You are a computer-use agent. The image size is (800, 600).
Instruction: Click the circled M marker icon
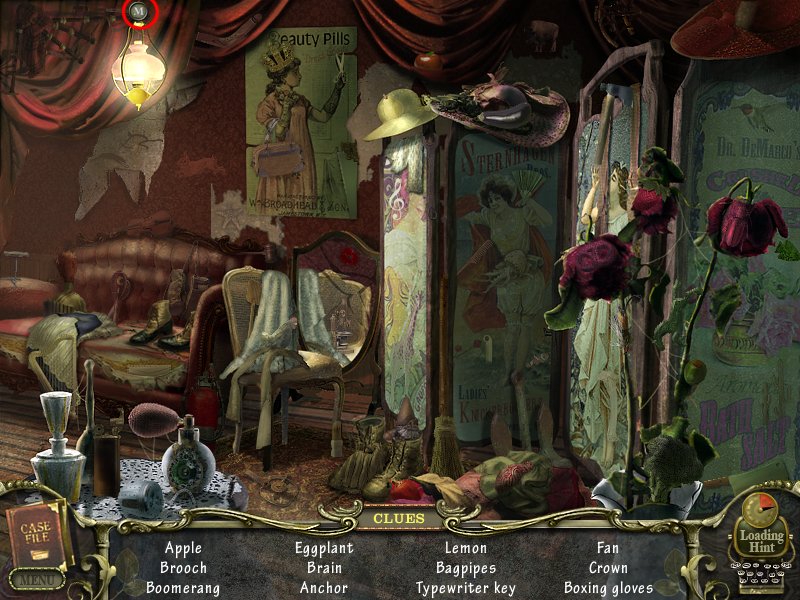(x=139, y=12)
